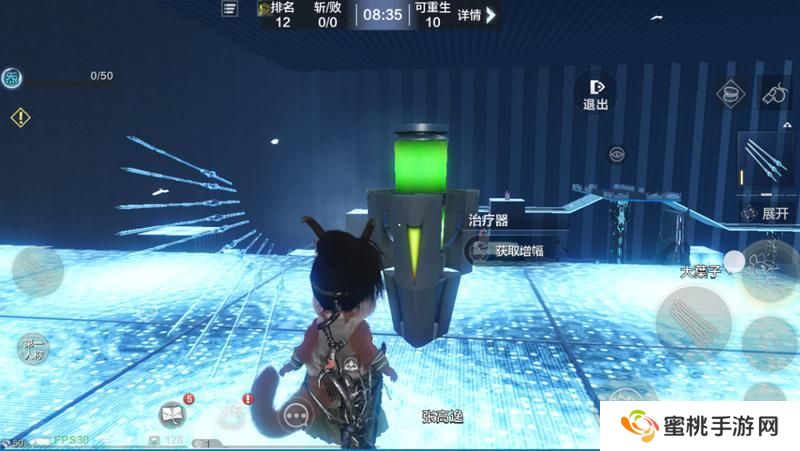The width and height of the screenshot is (800, 451).
Task: Trigger the main spear attack button
Action: (x=692, y=320)
